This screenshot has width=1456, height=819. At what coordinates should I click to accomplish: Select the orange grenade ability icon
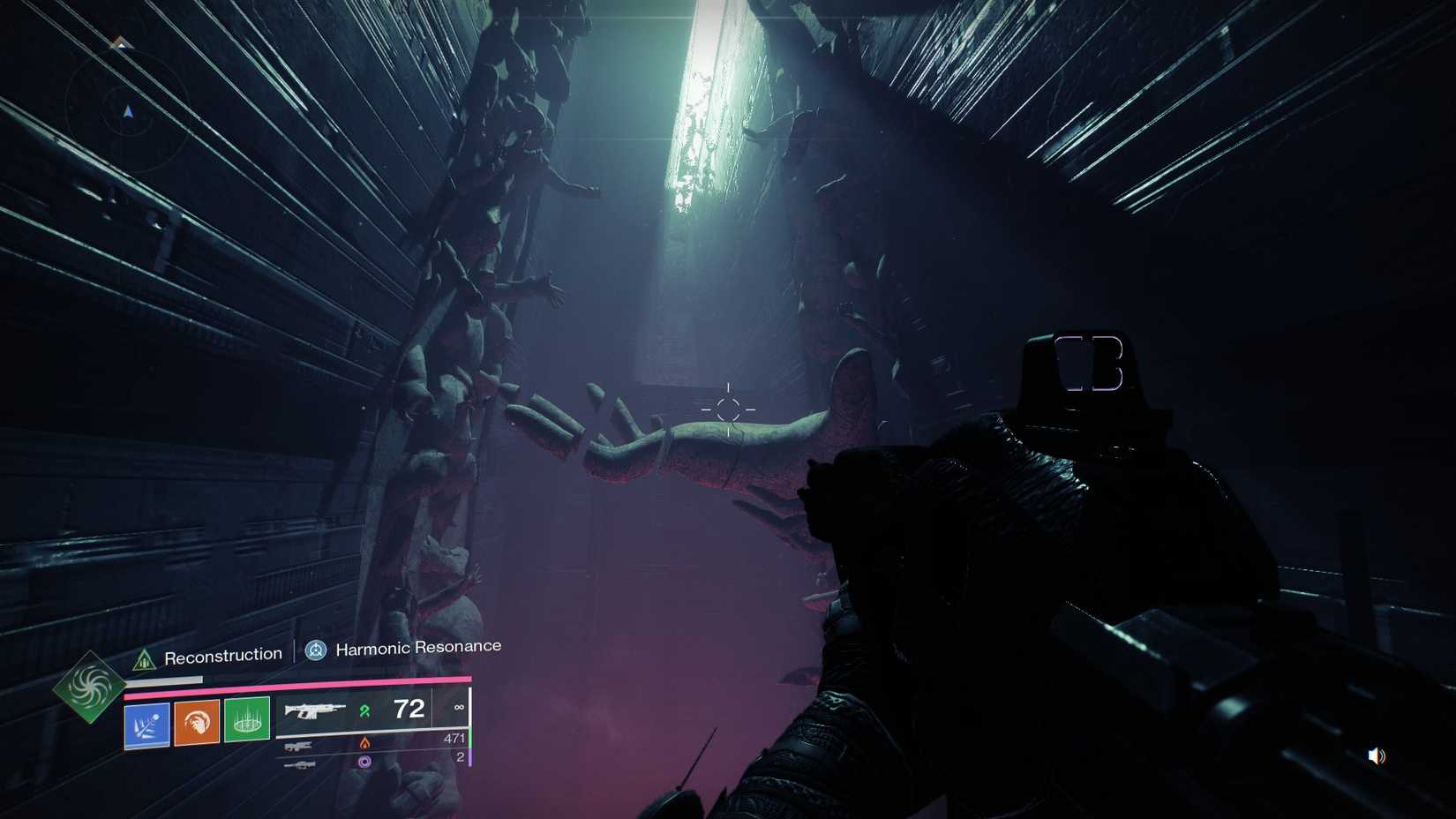click(x=196, y=724)
